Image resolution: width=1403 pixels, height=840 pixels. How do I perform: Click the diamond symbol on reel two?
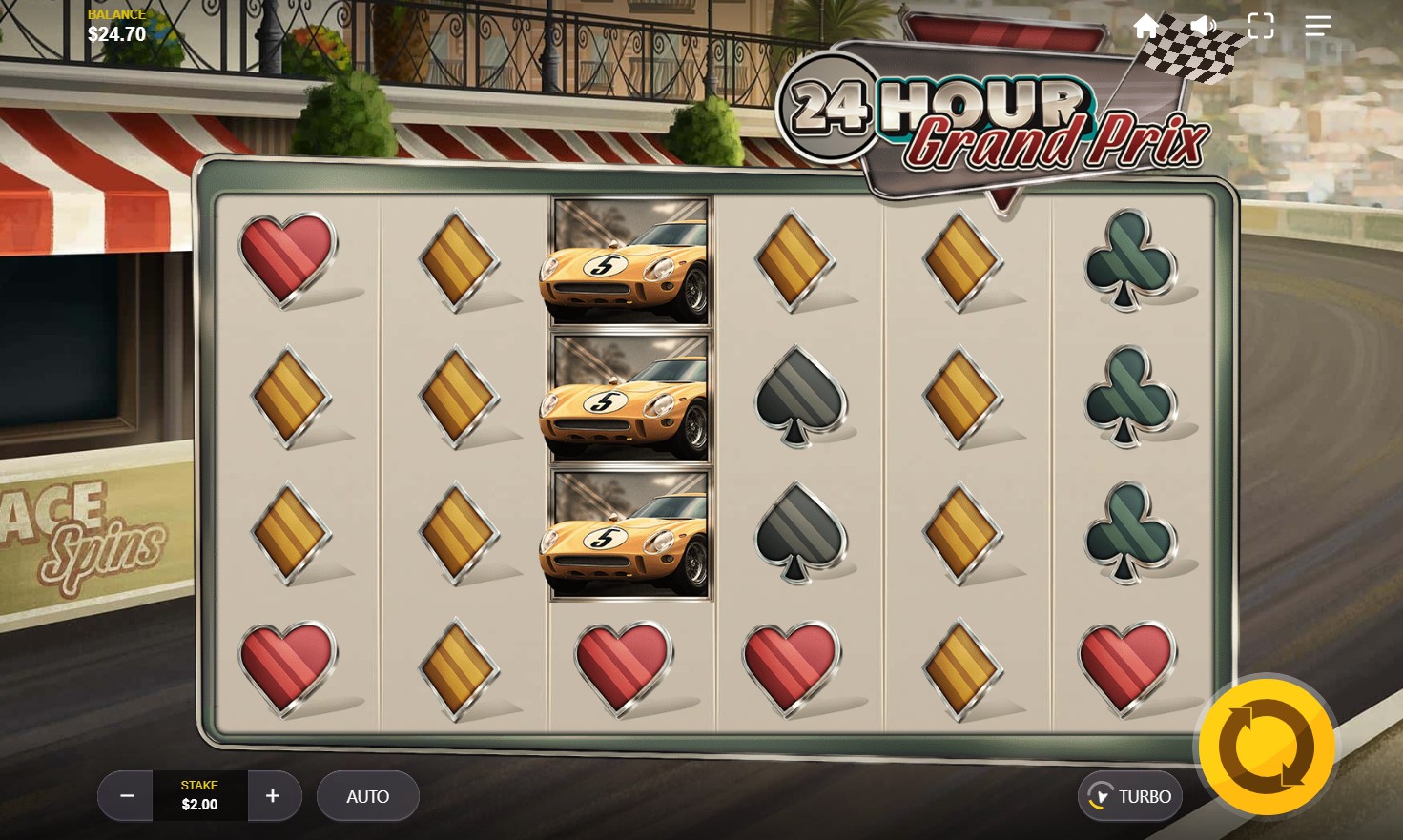[x=456, y=396]
